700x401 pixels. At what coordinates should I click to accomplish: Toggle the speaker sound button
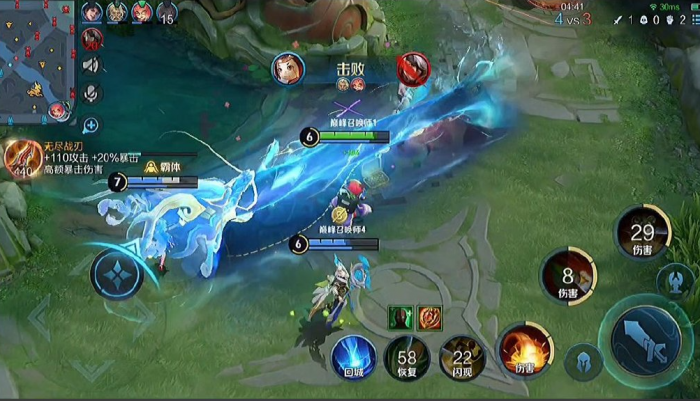(91, 66)
